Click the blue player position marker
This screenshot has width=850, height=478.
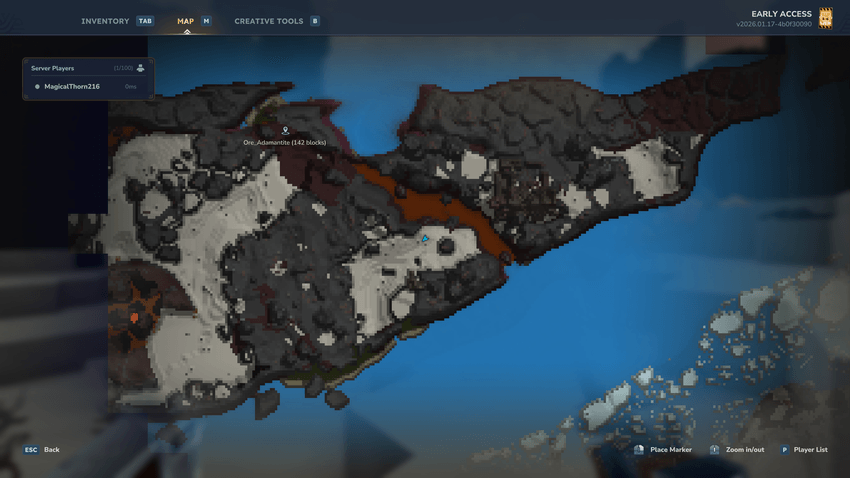point(425,239)
